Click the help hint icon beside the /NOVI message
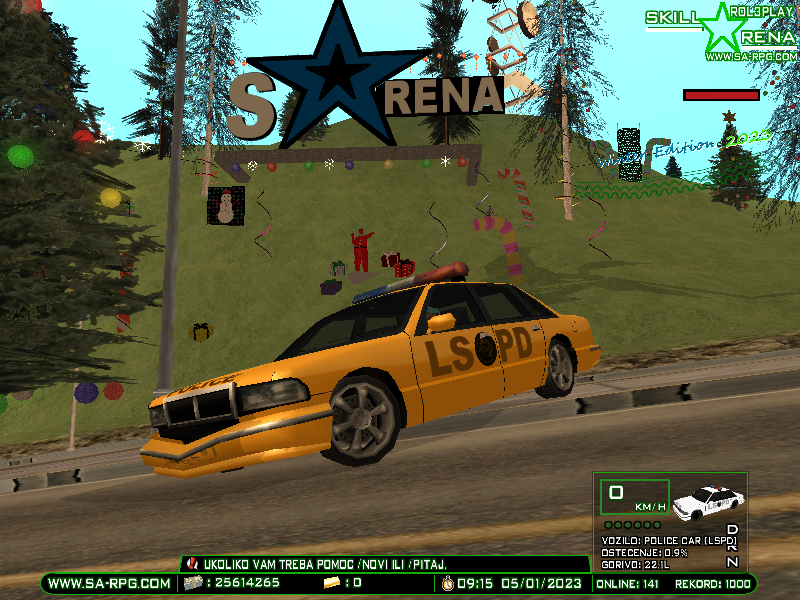The width and height of the screenshot is (800, 600). pos(193,565)
